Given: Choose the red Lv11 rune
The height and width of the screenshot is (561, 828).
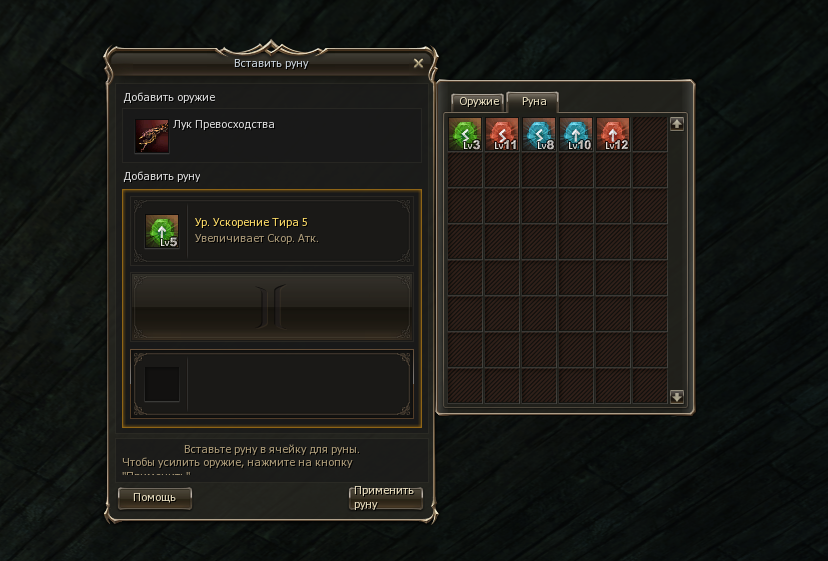Looking at the screenshot, I should pos(503,134).
